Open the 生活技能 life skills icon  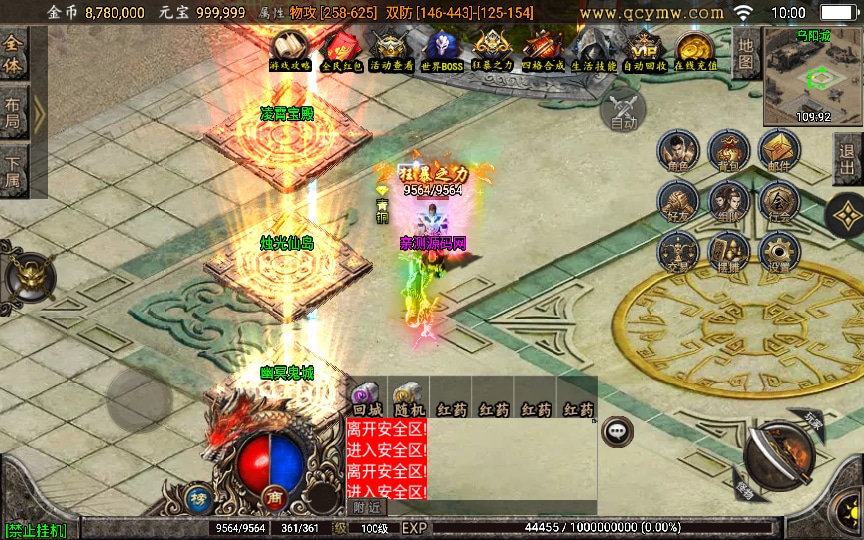(594, 50)
